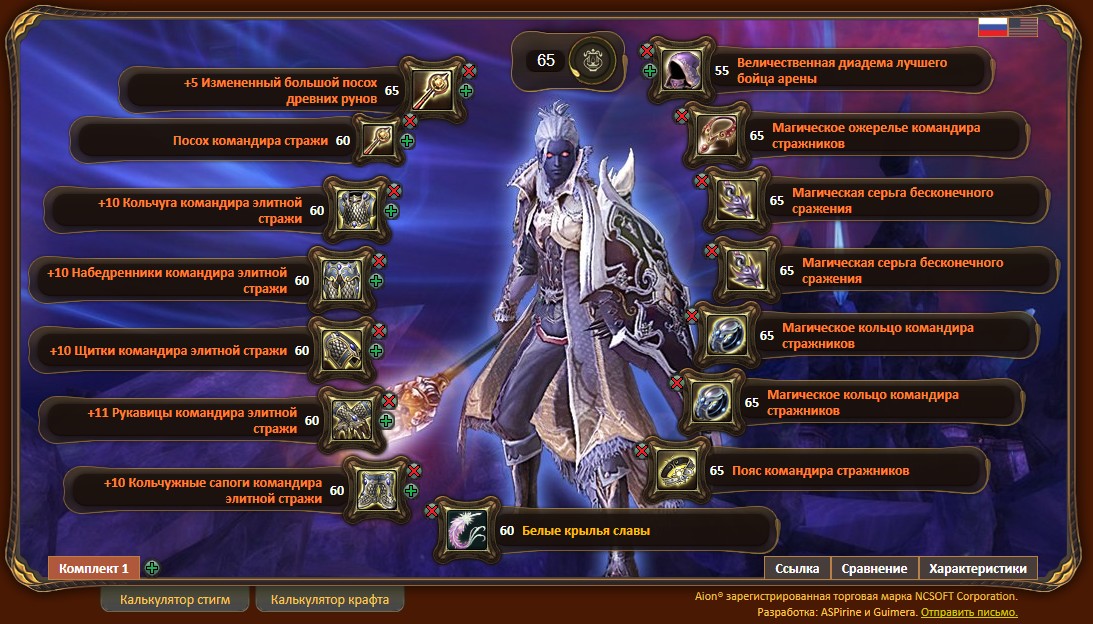Add a new equipment set tab
The width and height of the screenshot is (1093, 624).
[x=152, y=568]
